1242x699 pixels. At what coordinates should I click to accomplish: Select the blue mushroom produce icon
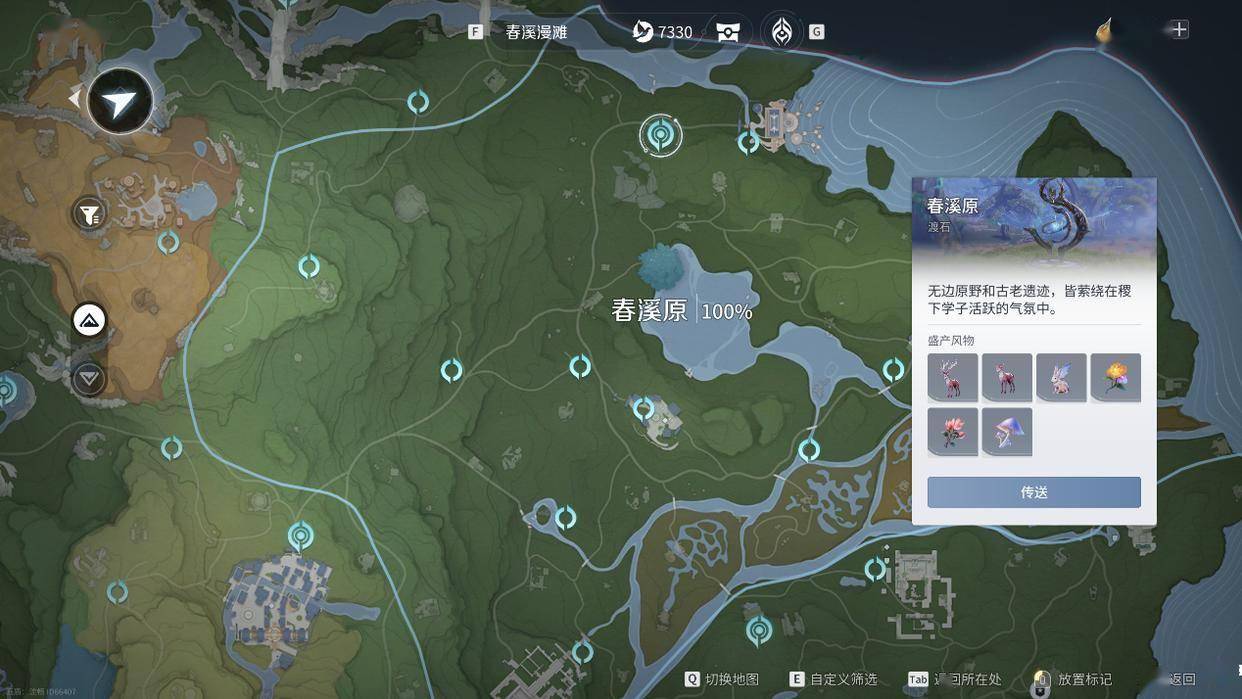tap(1006, 432)
